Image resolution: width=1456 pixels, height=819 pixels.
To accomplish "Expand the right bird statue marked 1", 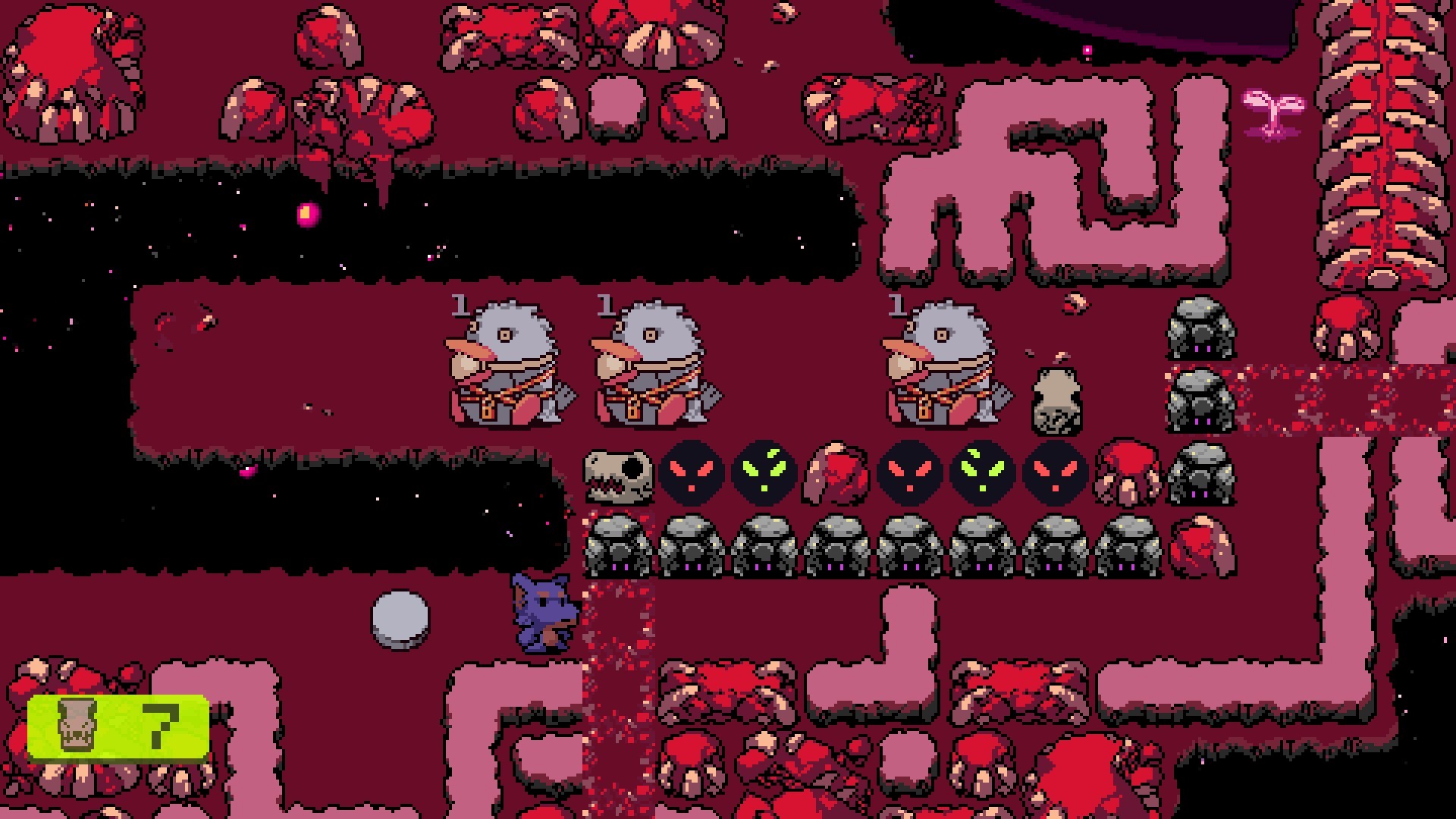I will click(x=944, y=360).
